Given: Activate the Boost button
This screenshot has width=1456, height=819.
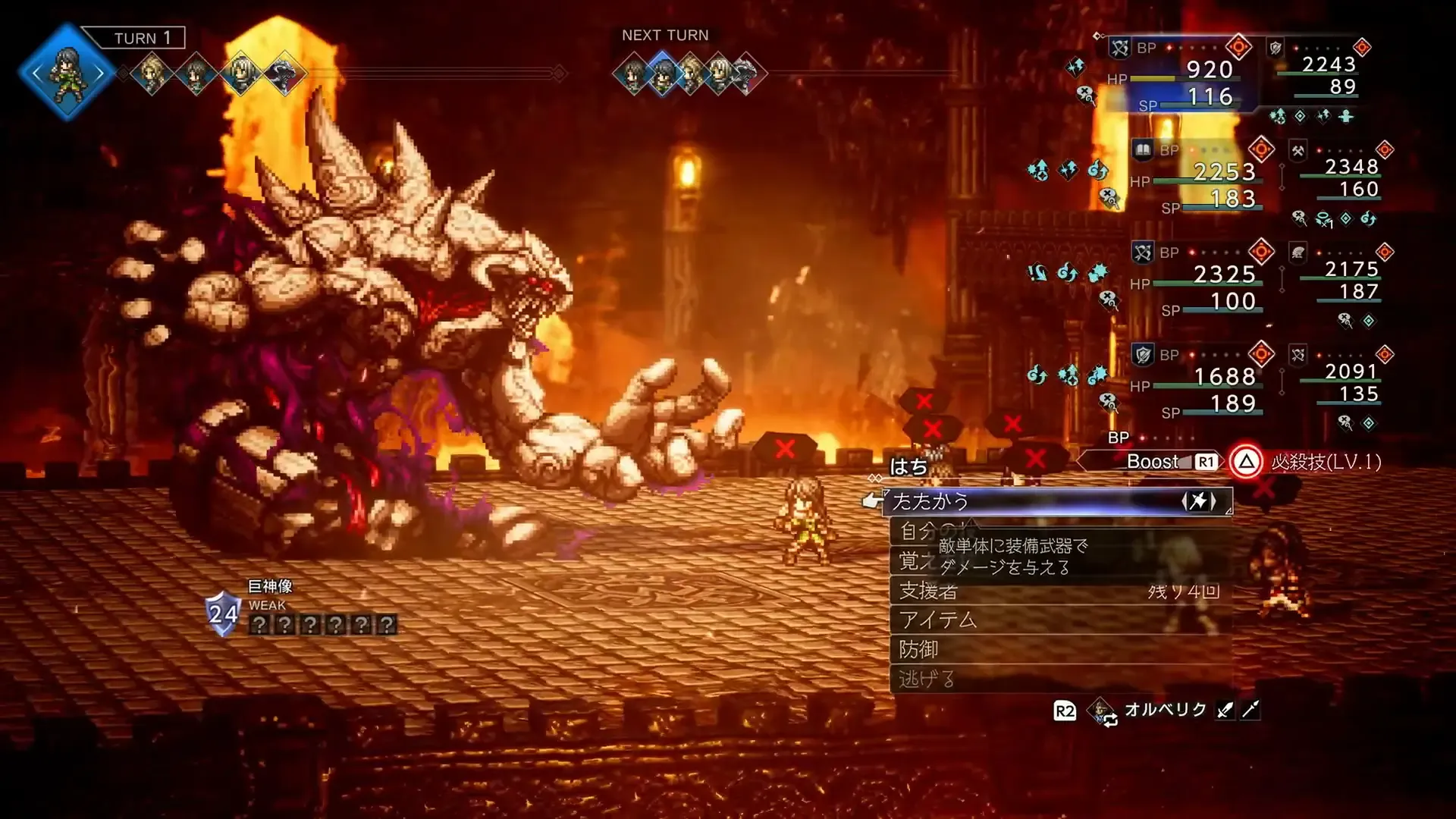Looking at the screenshot, I should point(1153,462).
